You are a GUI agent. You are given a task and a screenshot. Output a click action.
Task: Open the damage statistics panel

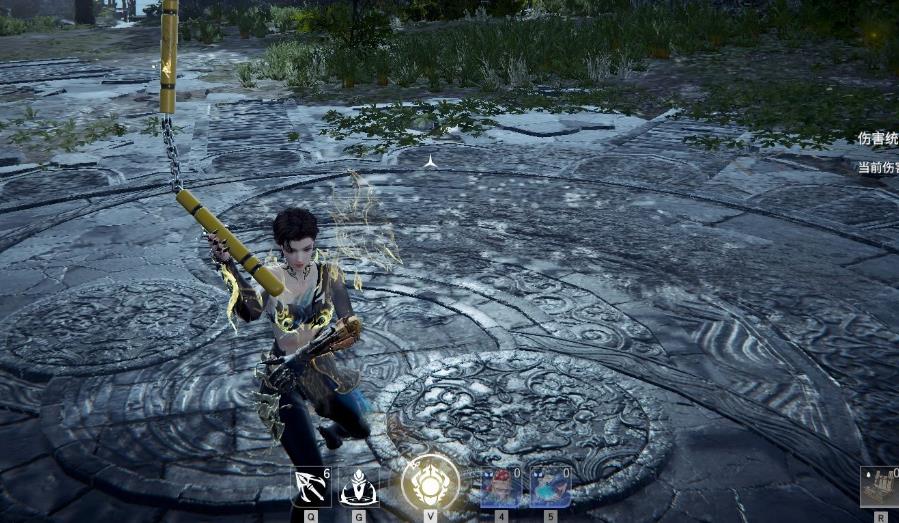pyautogui.click(x=877, y=139)
